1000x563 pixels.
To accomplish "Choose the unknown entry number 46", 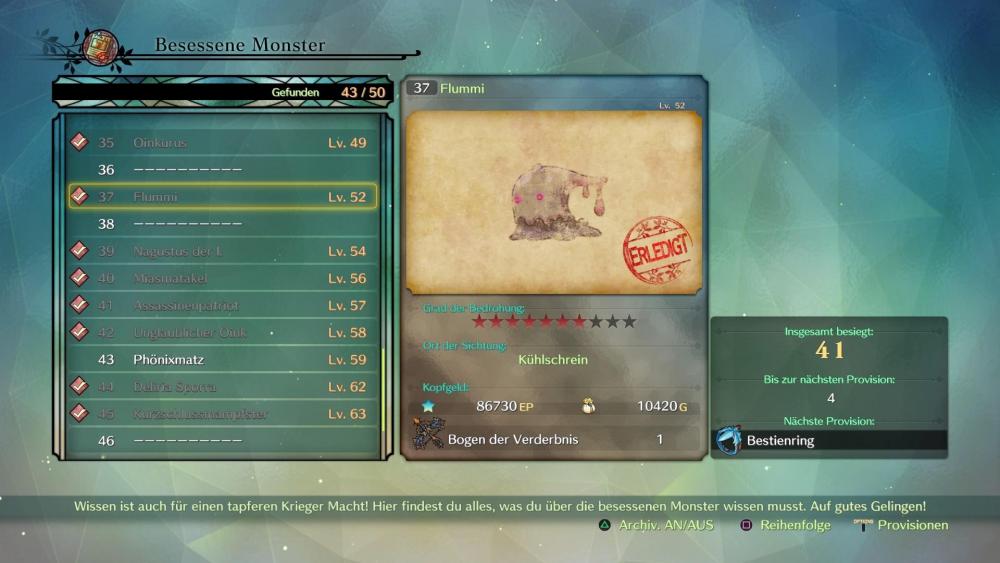I will click(222, 440).
